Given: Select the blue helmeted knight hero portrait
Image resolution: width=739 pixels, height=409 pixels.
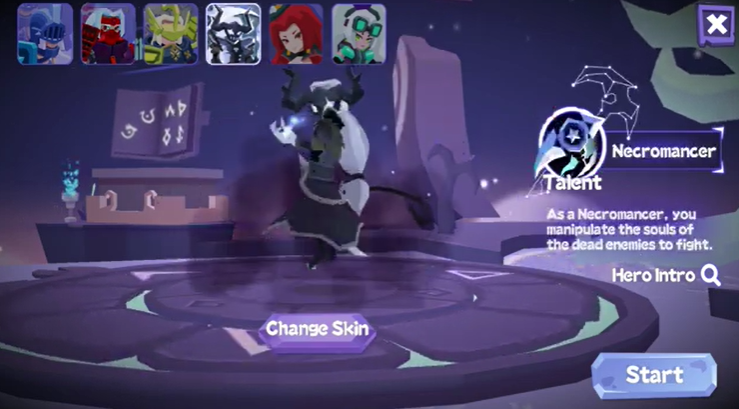Looking at the screenshot, I should click(x=45, y=34).
